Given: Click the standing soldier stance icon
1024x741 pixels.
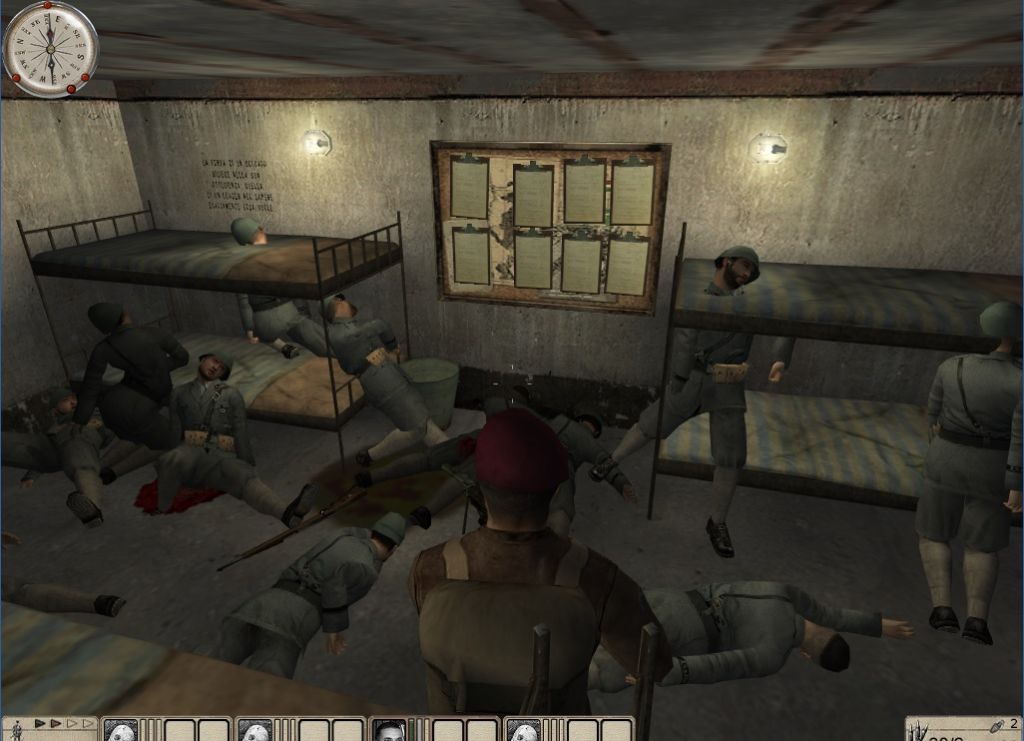Looking at the screenshot, I should (x=14, y=725).
